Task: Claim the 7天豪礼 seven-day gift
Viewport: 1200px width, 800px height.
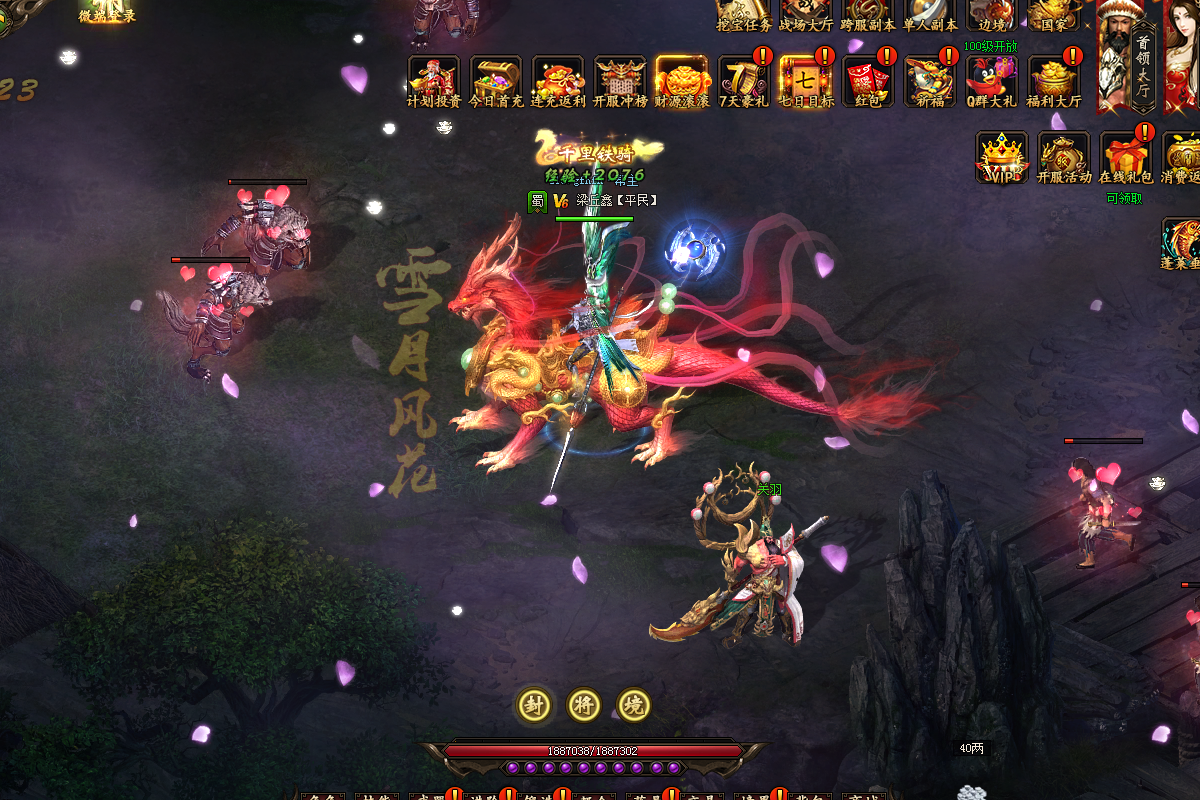Action: (x=744, y=80)
